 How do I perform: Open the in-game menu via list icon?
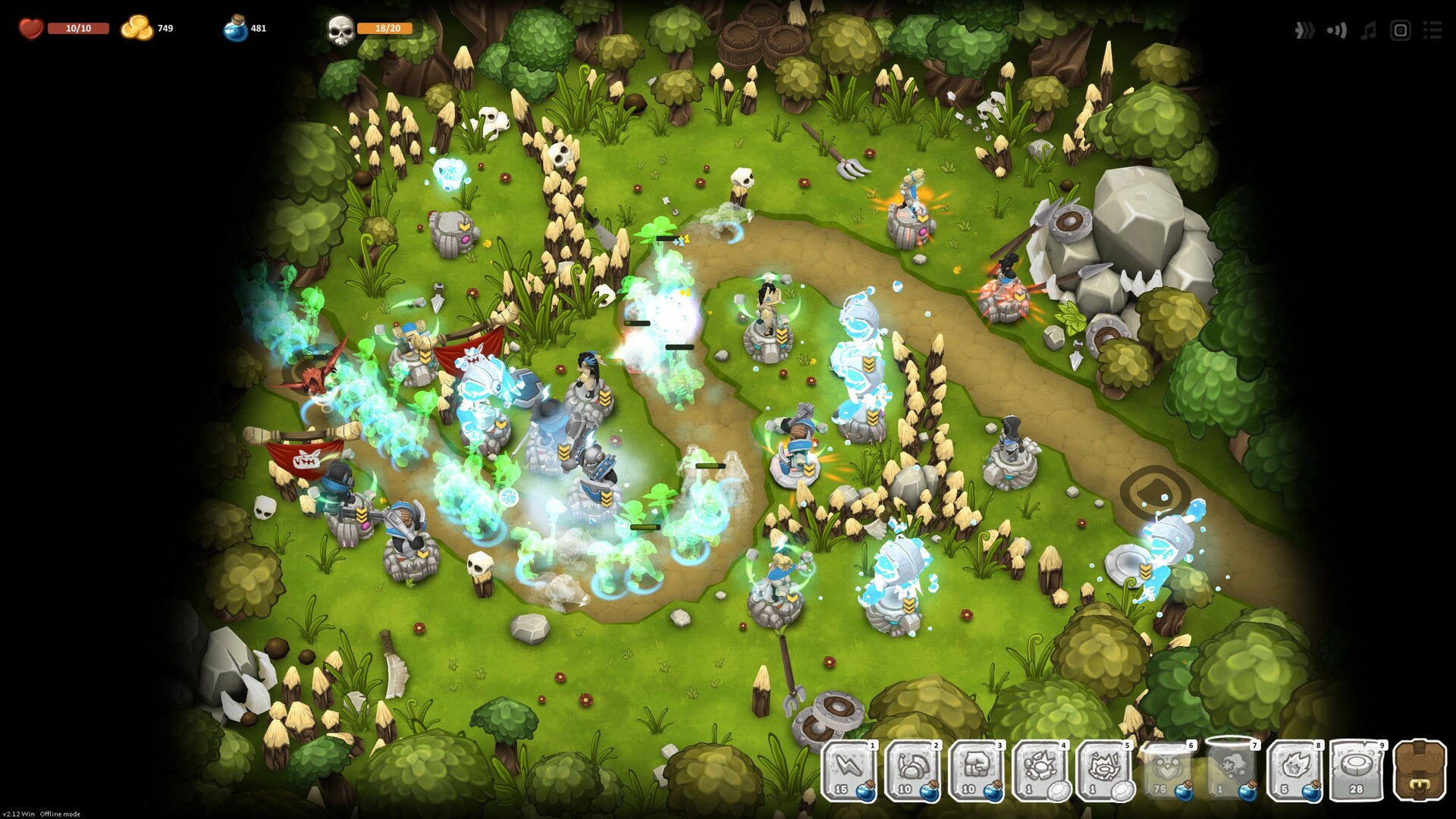coord(1435,30)
